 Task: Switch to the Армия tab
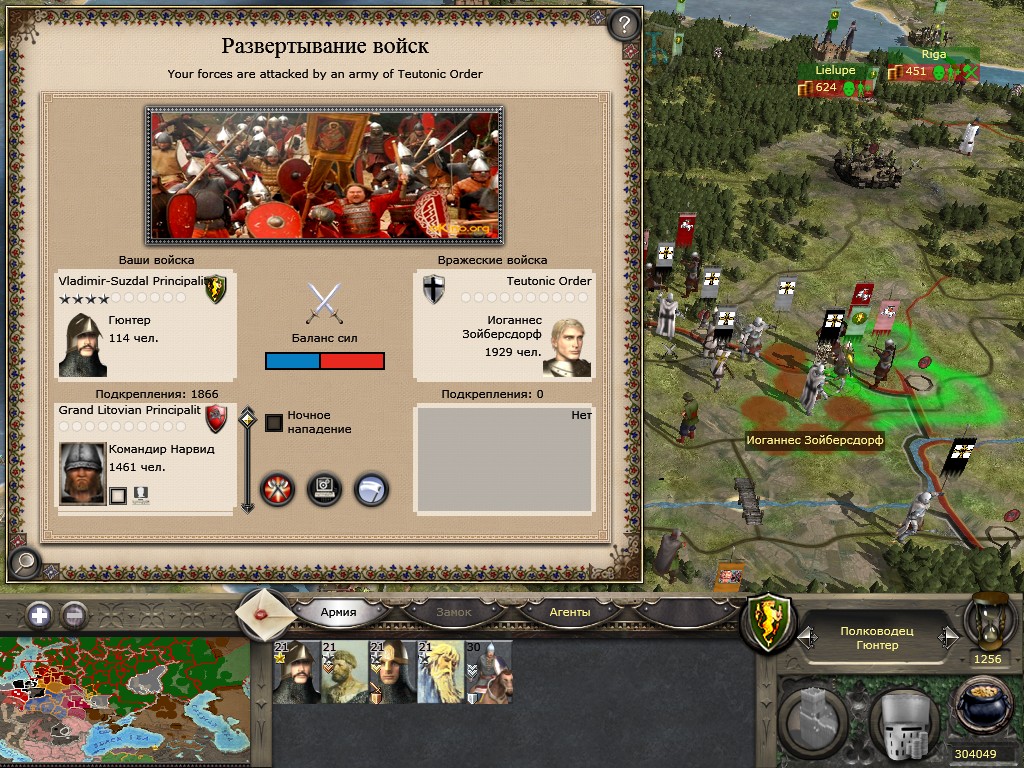click(338, 612)
